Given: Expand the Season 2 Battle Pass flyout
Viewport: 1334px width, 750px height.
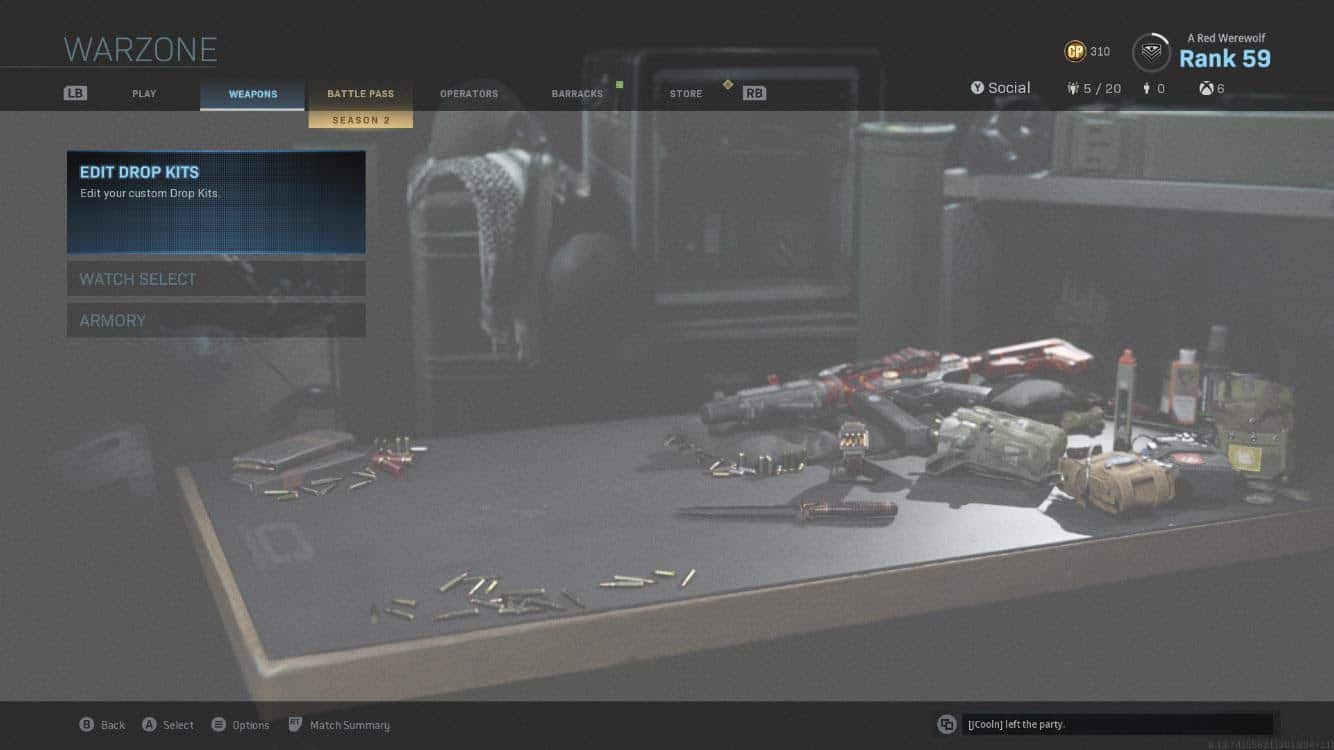Looking at the screenshot, I should (361, 119).
